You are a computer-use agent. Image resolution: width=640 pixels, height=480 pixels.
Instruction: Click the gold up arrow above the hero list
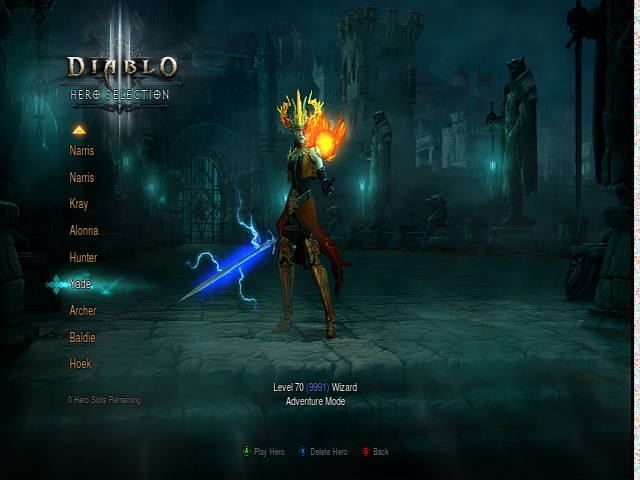[x=79, y=130]
